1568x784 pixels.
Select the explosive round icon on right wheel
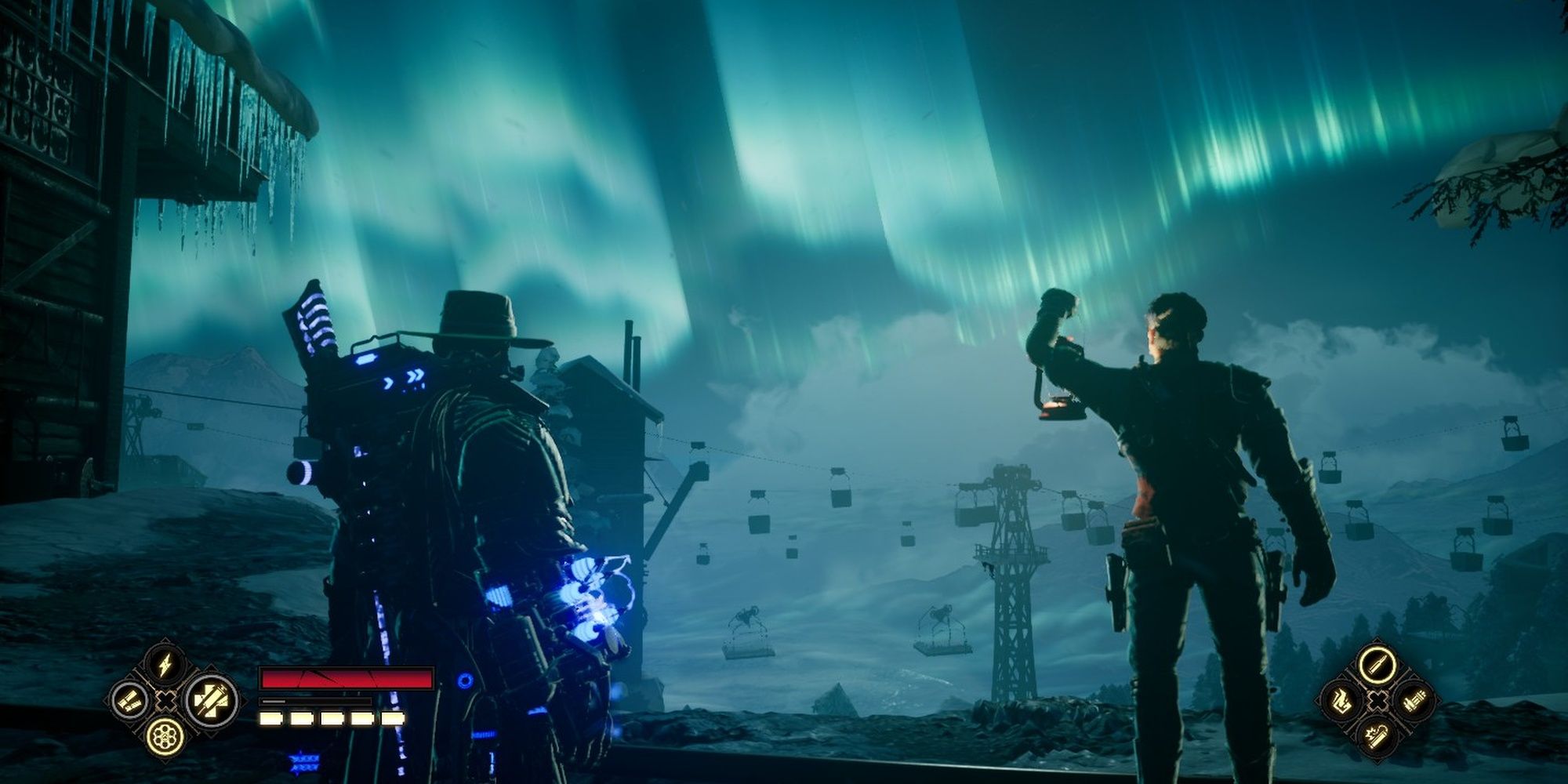pos(1377,736)
